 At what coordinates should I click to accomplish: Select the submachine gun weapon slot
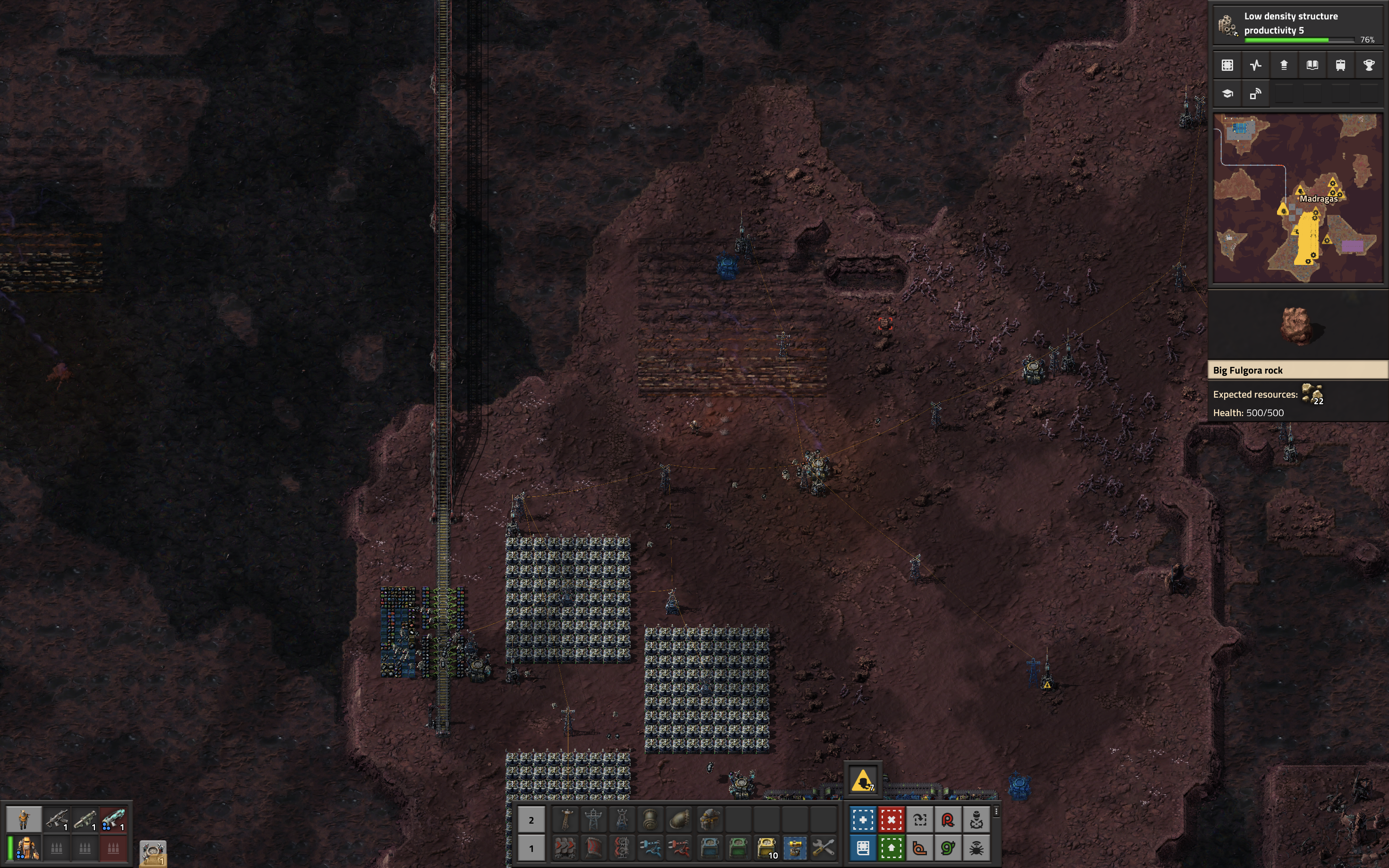[x=57, y=819]
